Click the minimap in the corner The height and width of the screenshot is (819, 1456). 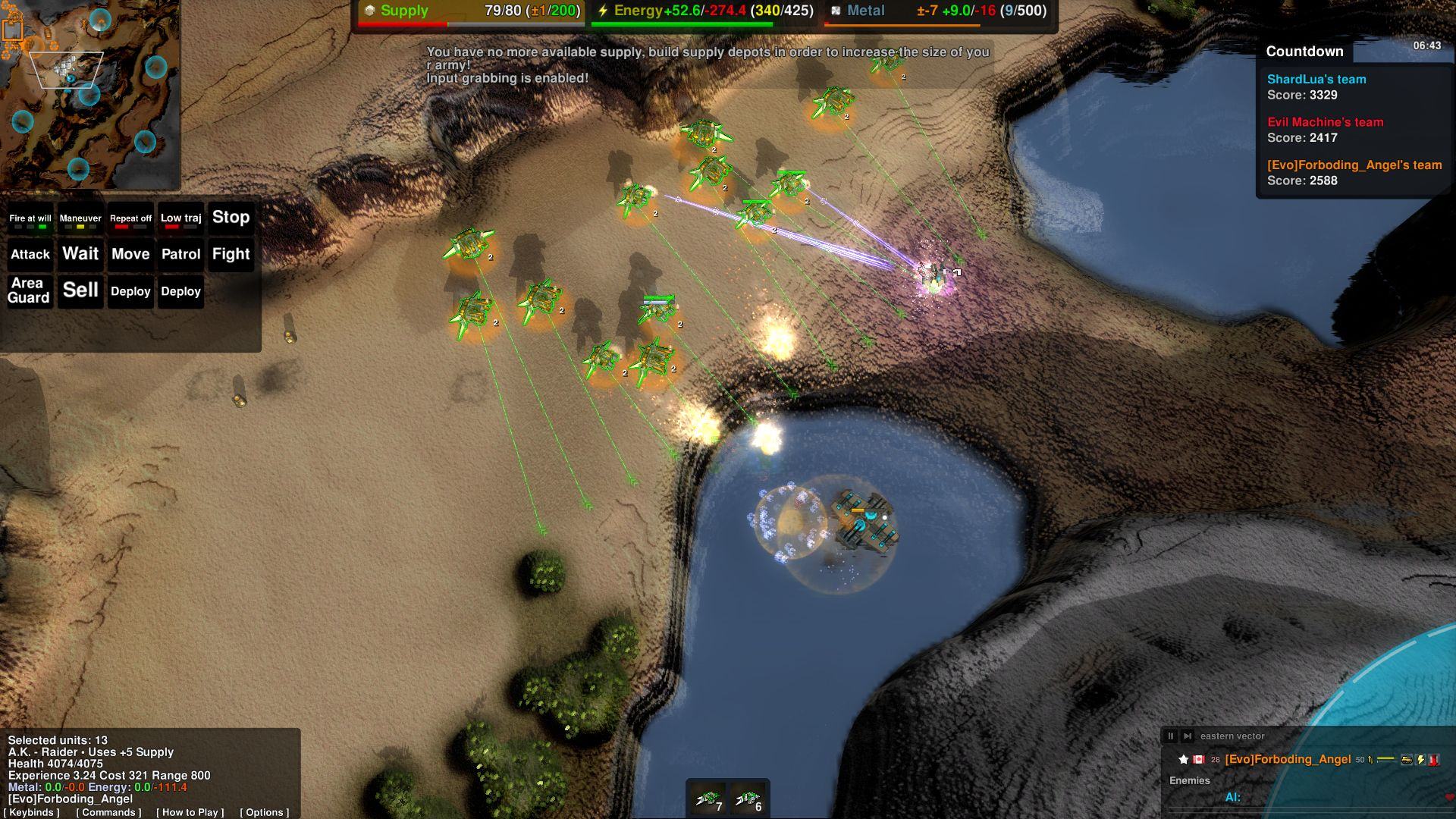point(89,93)
